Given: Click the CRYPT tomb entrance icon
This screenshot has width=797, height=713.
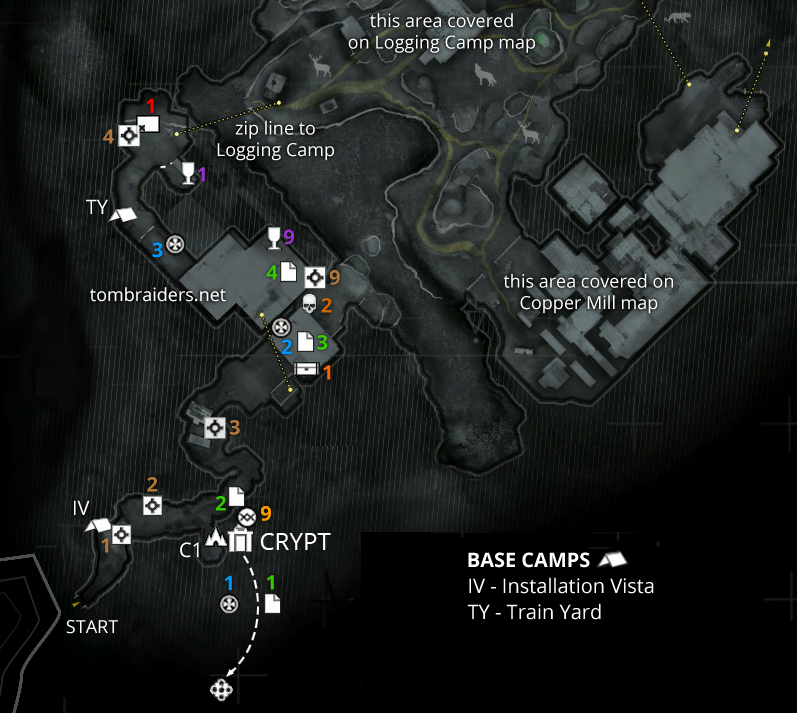Looking at the screenshot, I should point(240,541).
